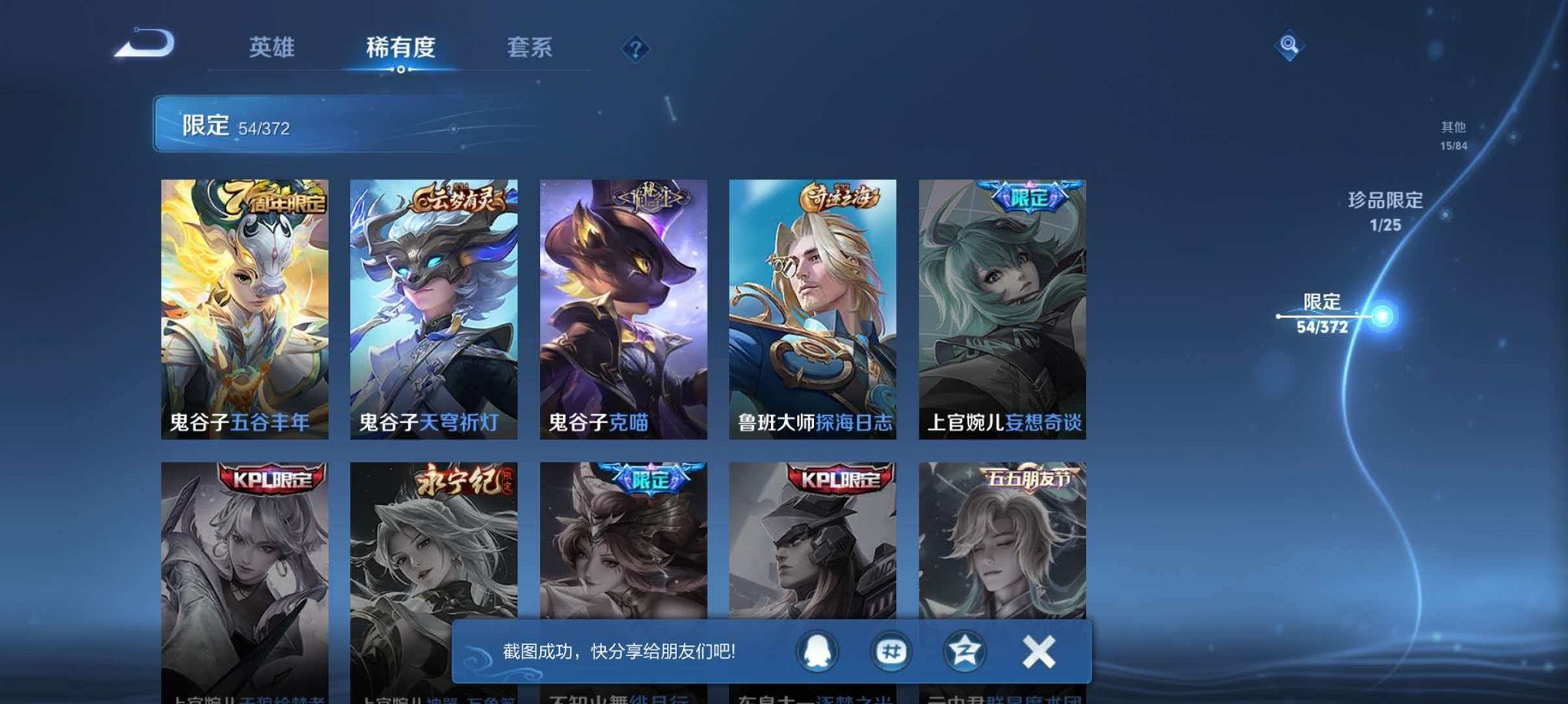The width and height of the screenshot is (1568, 704).
Task: Switch to the 套系 tab
Action: coord(532,47)
